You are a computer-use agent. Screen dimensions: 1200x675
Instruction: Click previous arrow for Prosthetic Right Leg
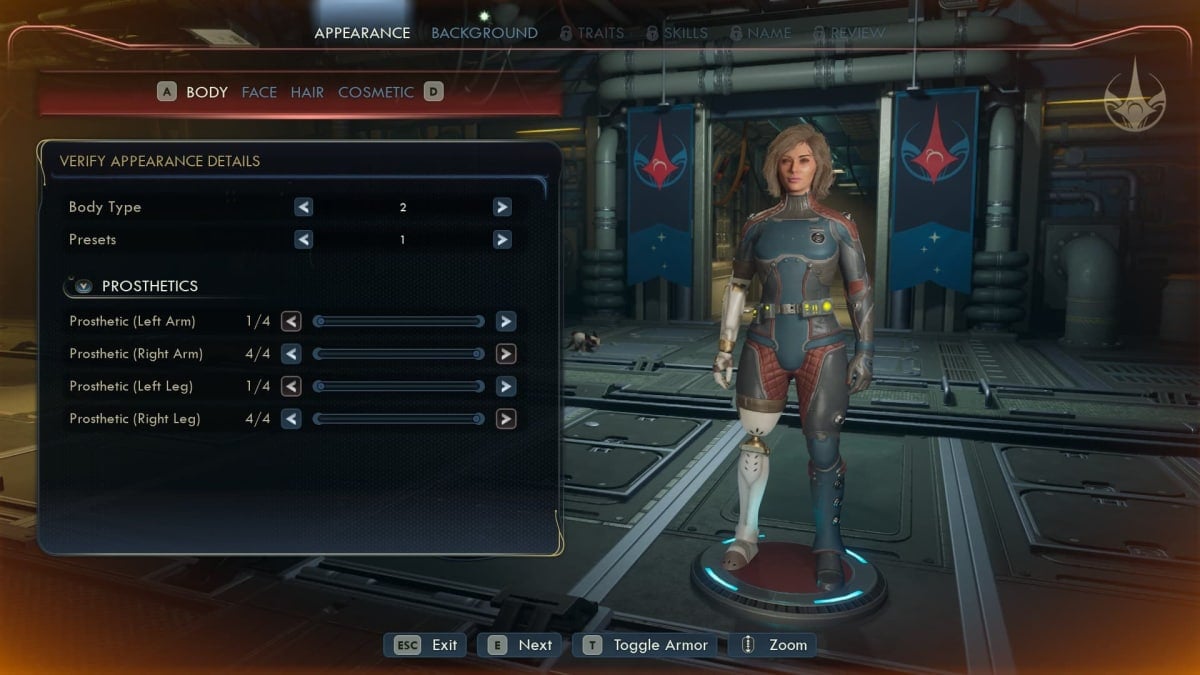point(291,419)
